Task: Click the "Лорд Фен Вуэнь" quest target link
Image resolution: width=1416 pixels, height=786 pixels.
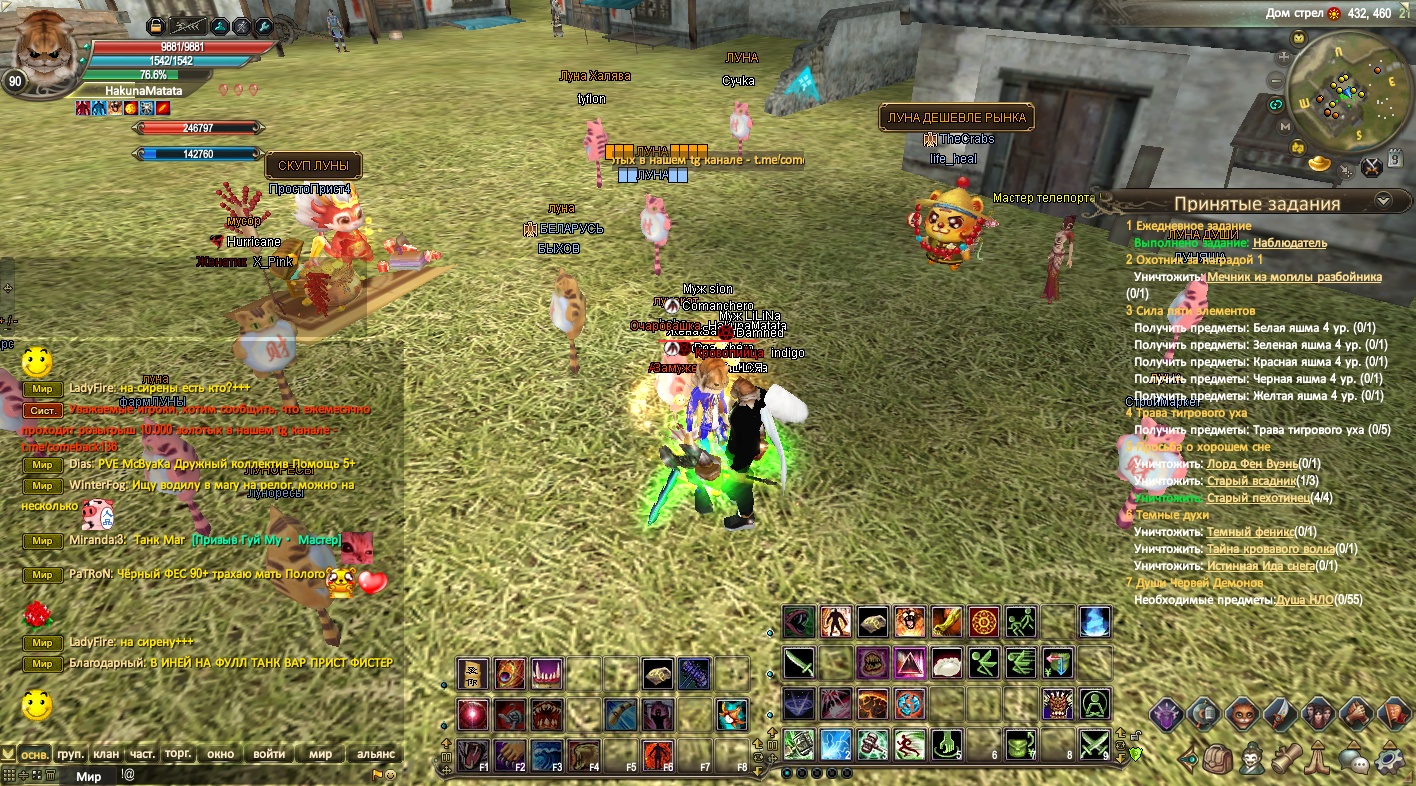Action: click(x=1252, y=464)
